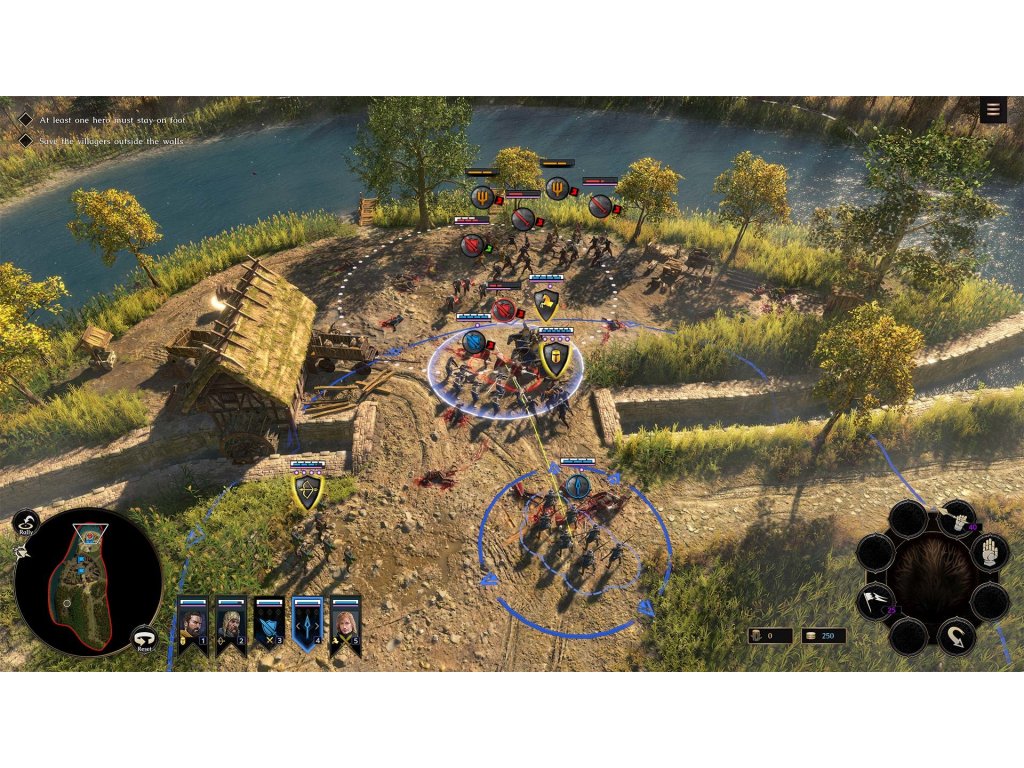
Task: Select the blue spear unit marker
Action: [576, 487]
